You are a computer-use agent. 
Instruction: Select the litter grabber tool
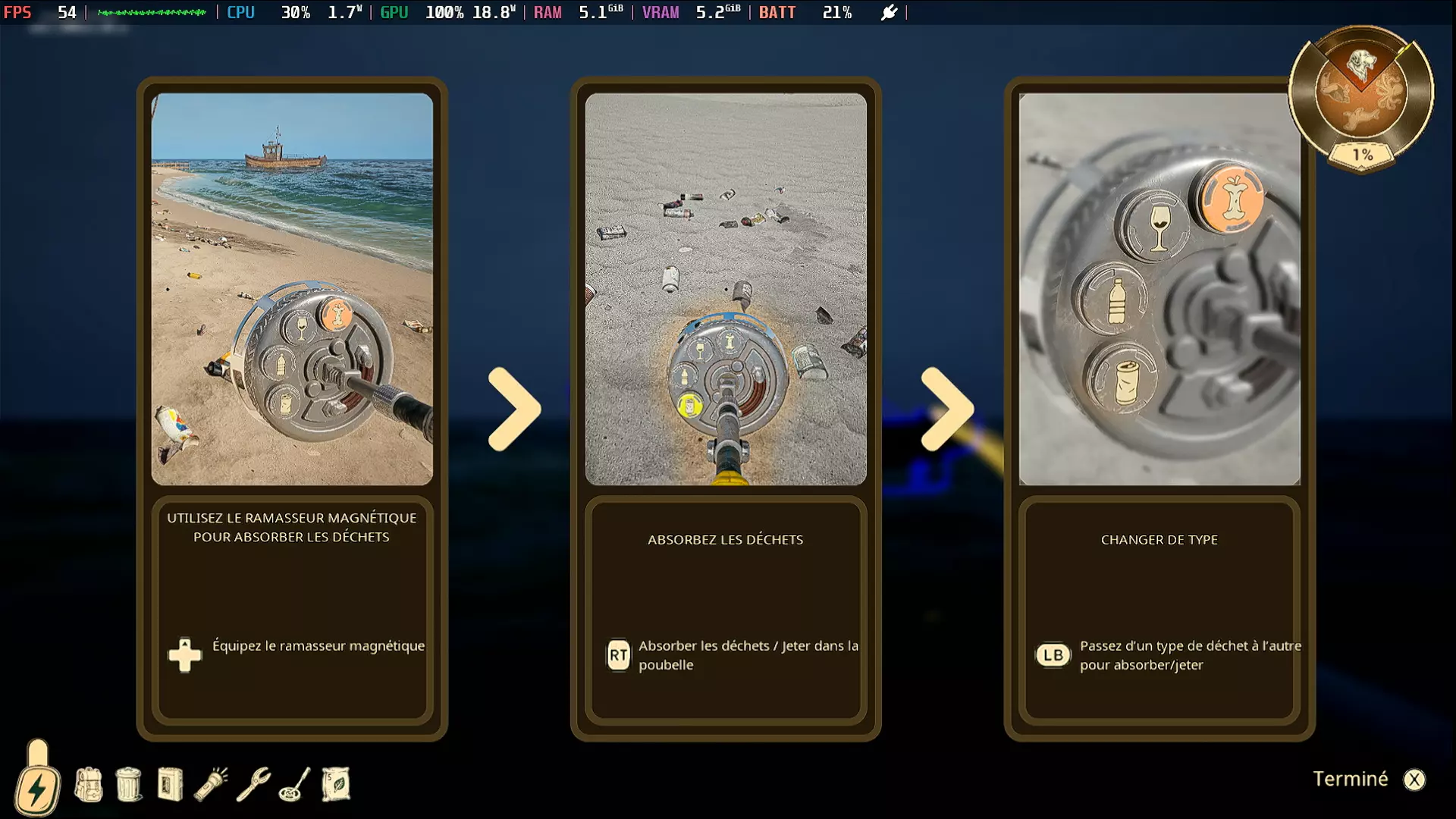253,784
